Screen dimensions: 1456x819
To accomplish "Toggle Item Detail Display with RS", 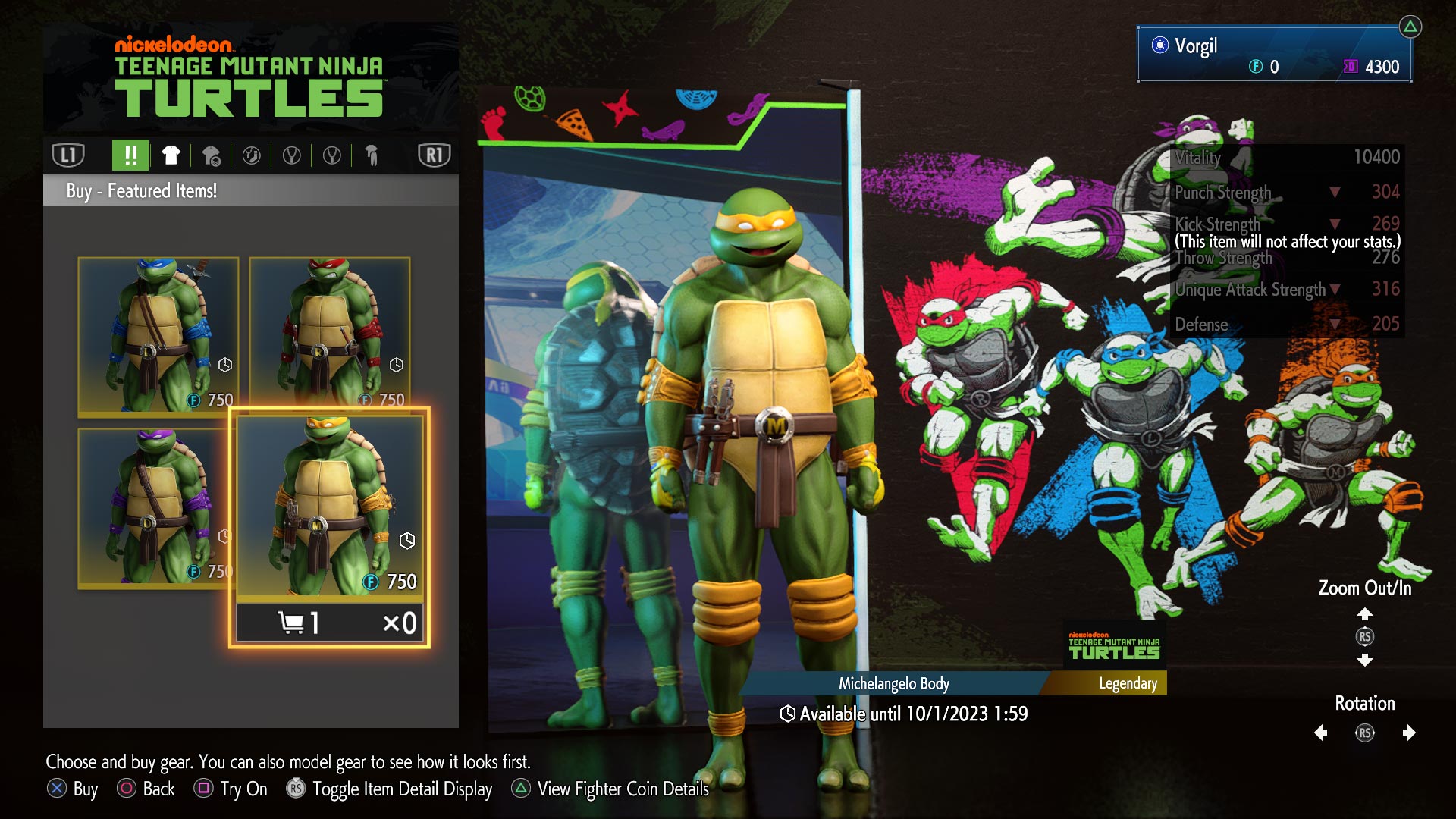I will (295, 789).
